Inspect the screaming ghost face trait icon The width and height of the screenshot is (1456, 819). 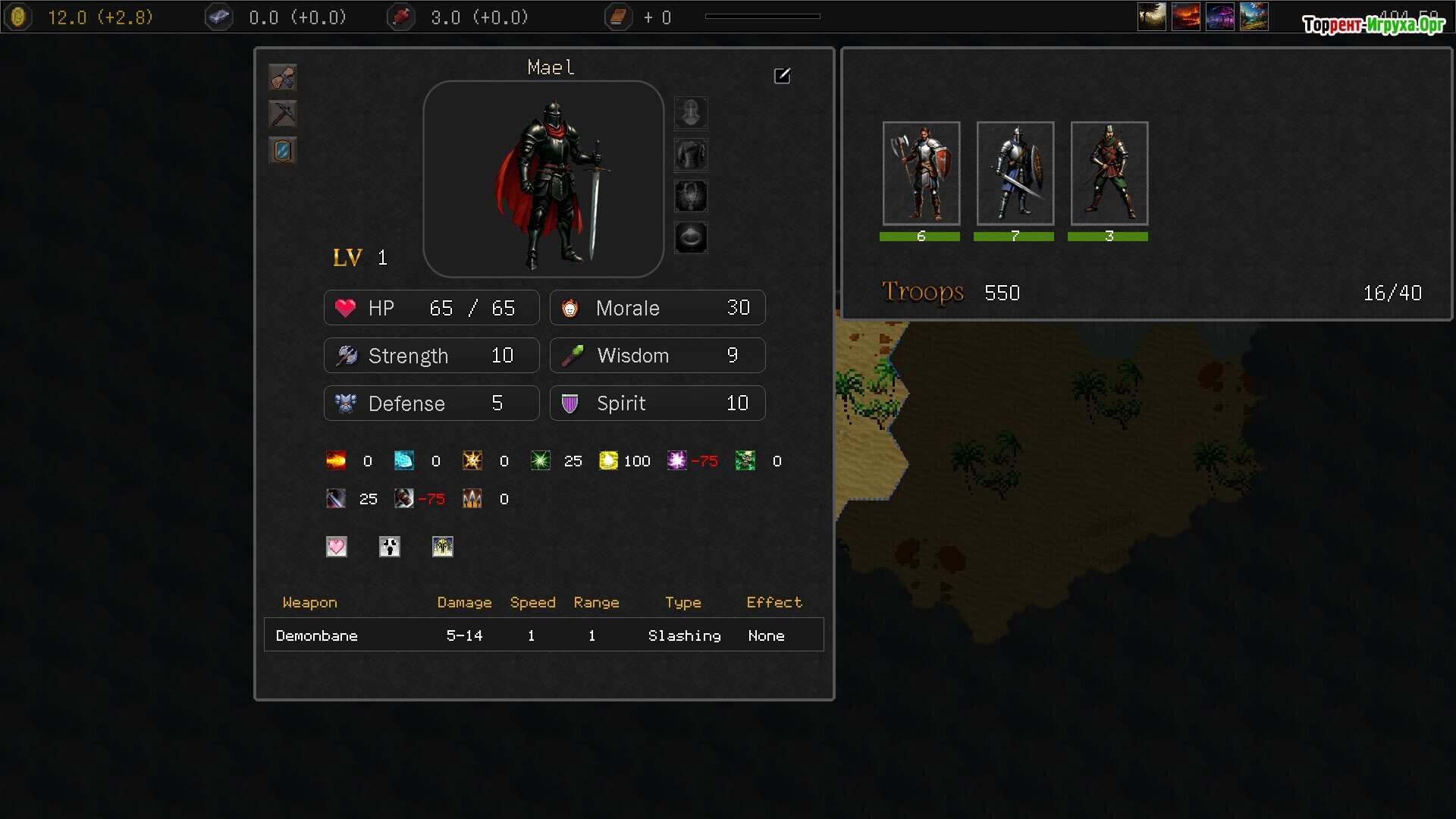[390, 547]
